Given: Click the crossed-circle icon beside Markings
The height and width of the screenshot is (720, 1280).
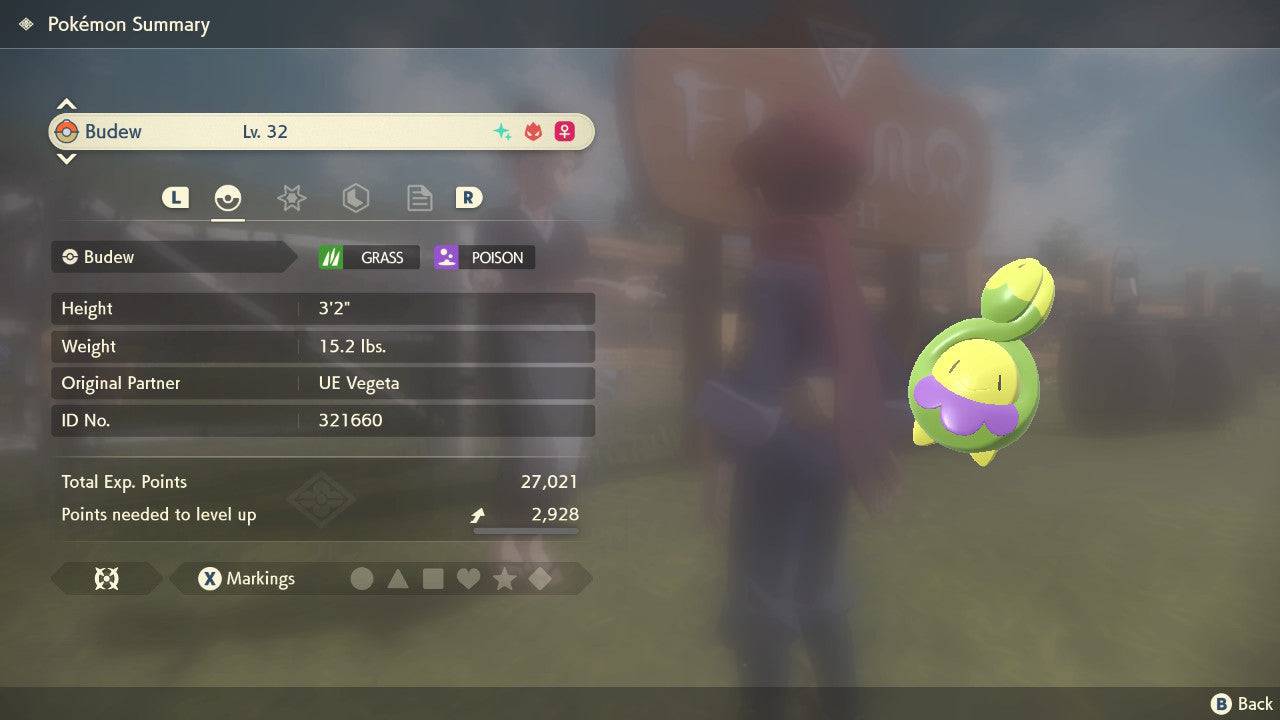Looking at the screenshot, I should click(106, 579).
